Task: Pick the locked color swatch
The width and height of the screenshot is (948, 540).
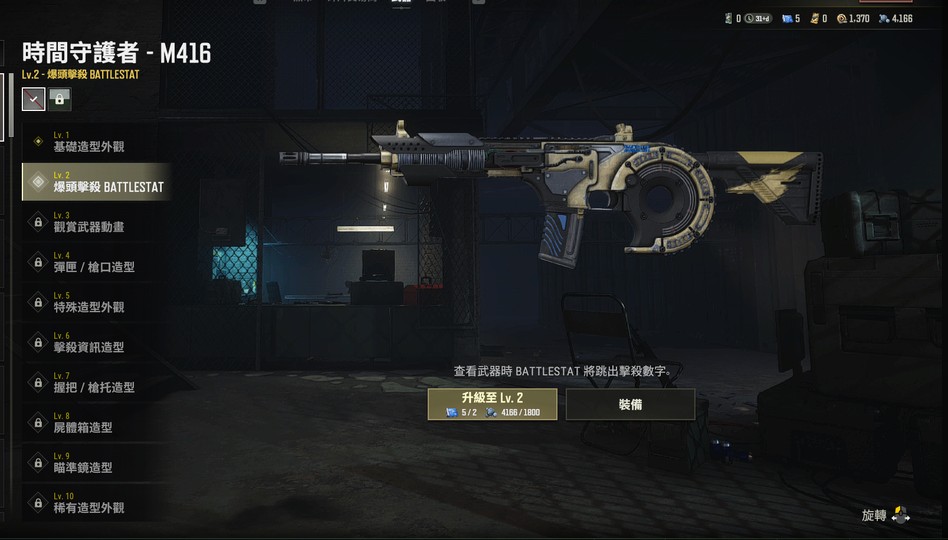Action: pyautogui.click(x=60, y=98)
